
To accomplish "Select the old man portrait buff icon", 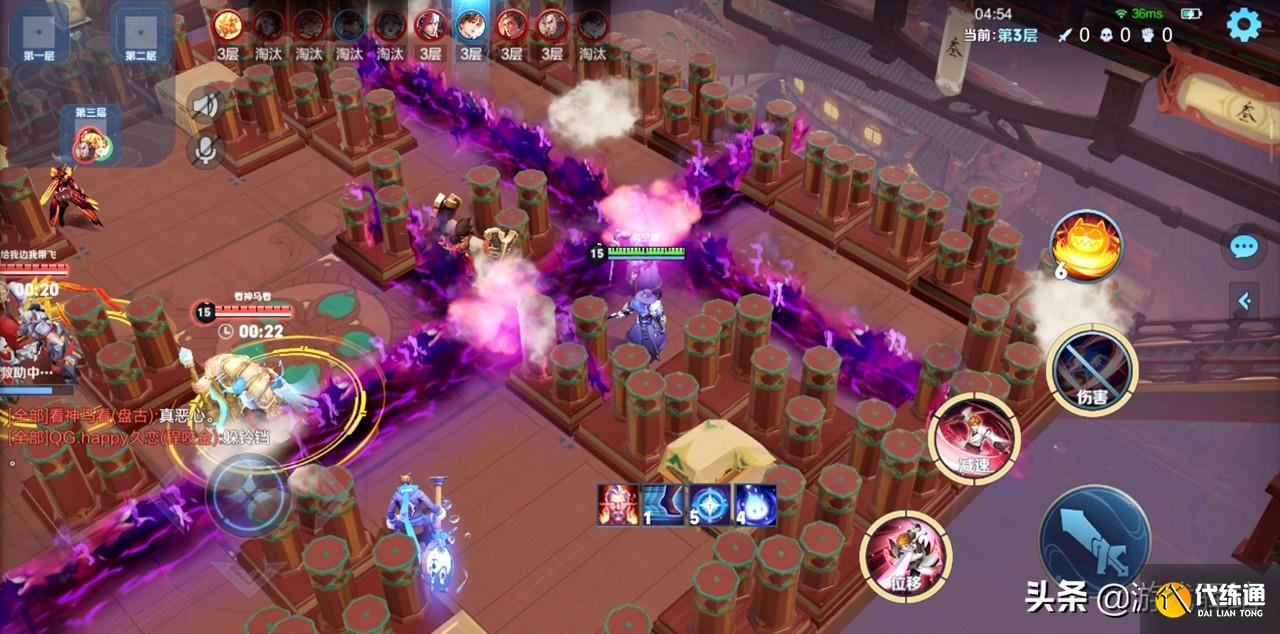I will 617,505.
